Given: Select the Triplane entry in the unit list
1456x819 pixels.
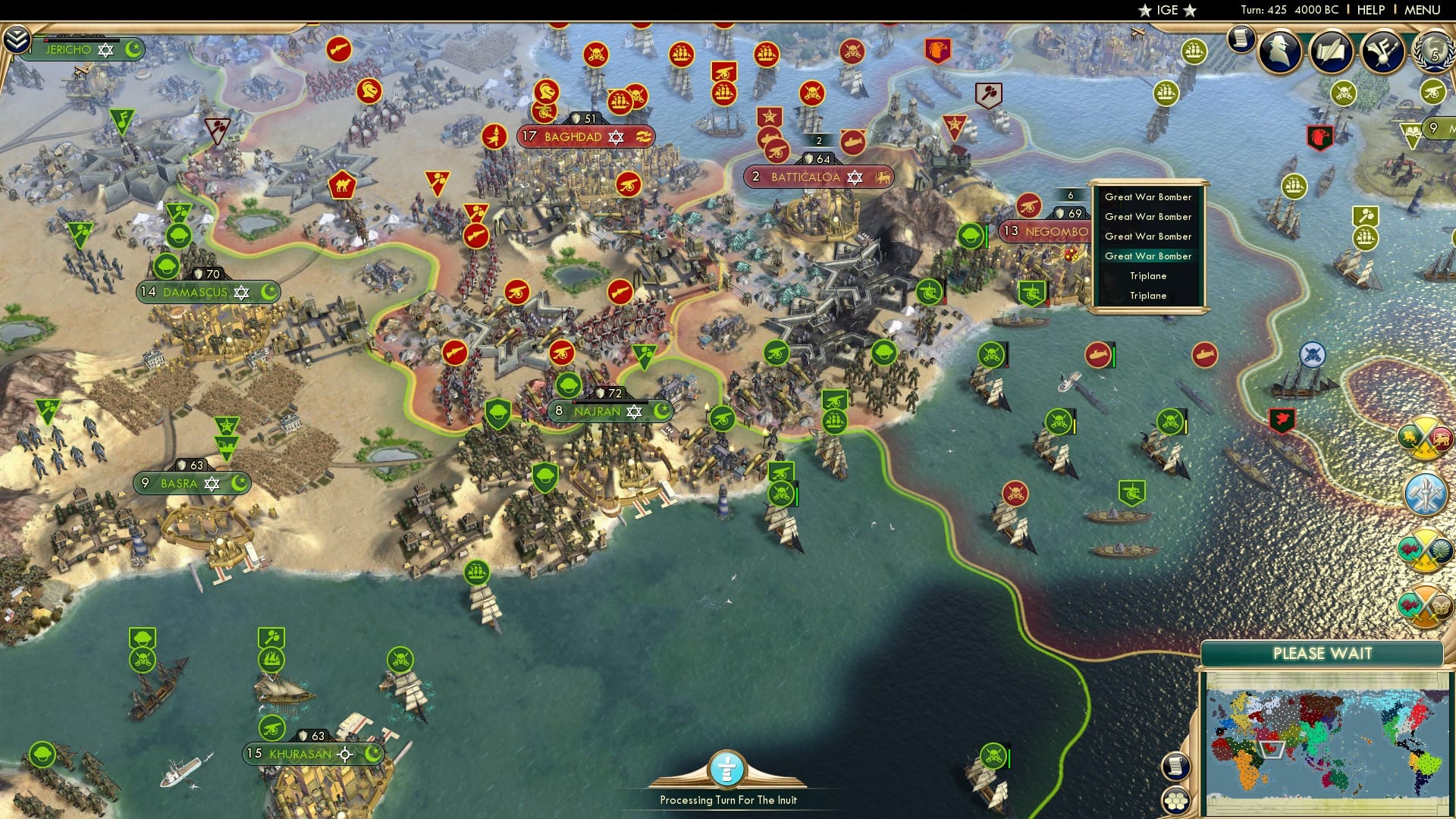Looking at the screenshot, I should click(x=1149, y=276).
